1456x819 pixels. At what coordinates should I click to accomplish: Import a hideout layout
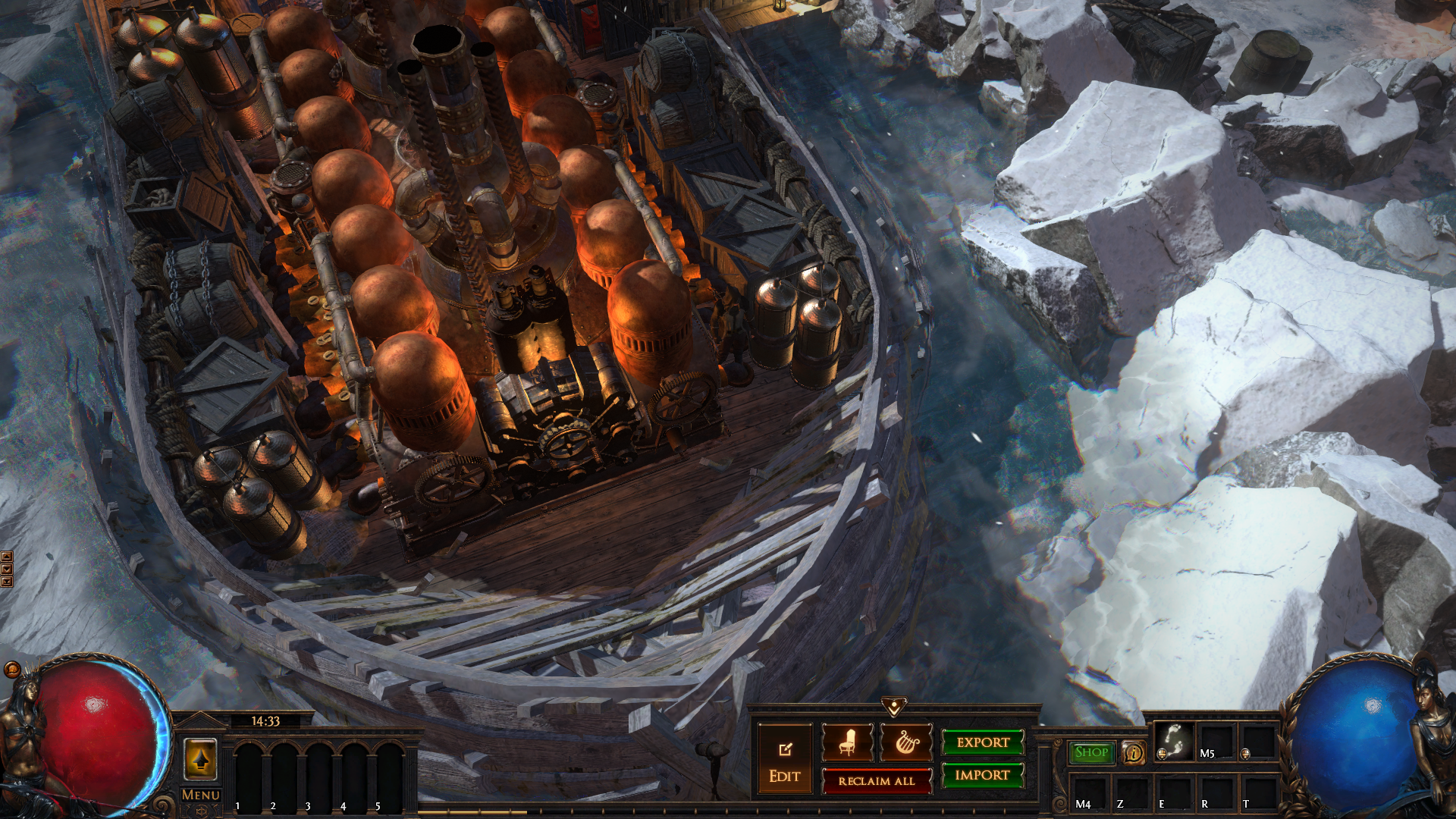pyautogui.click(x=983, y=775)
